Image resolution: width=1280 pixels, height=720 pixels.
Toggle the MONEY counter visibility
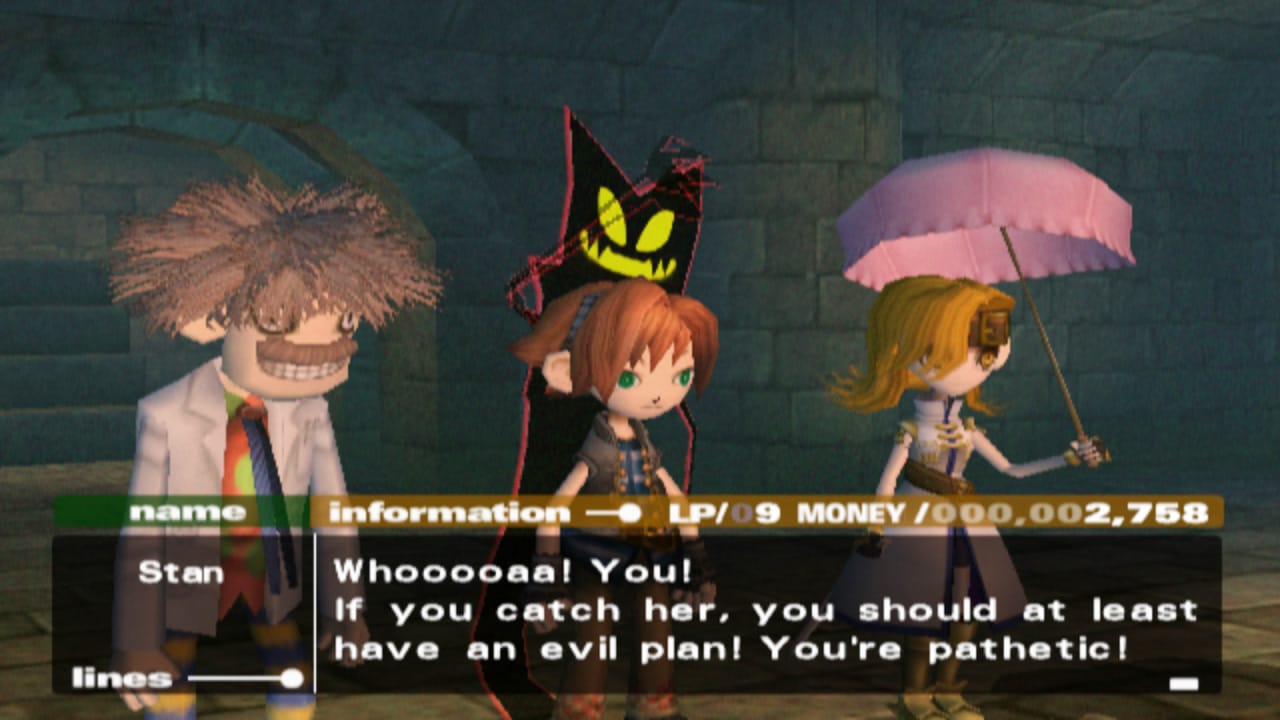click(x=850, y=513)
